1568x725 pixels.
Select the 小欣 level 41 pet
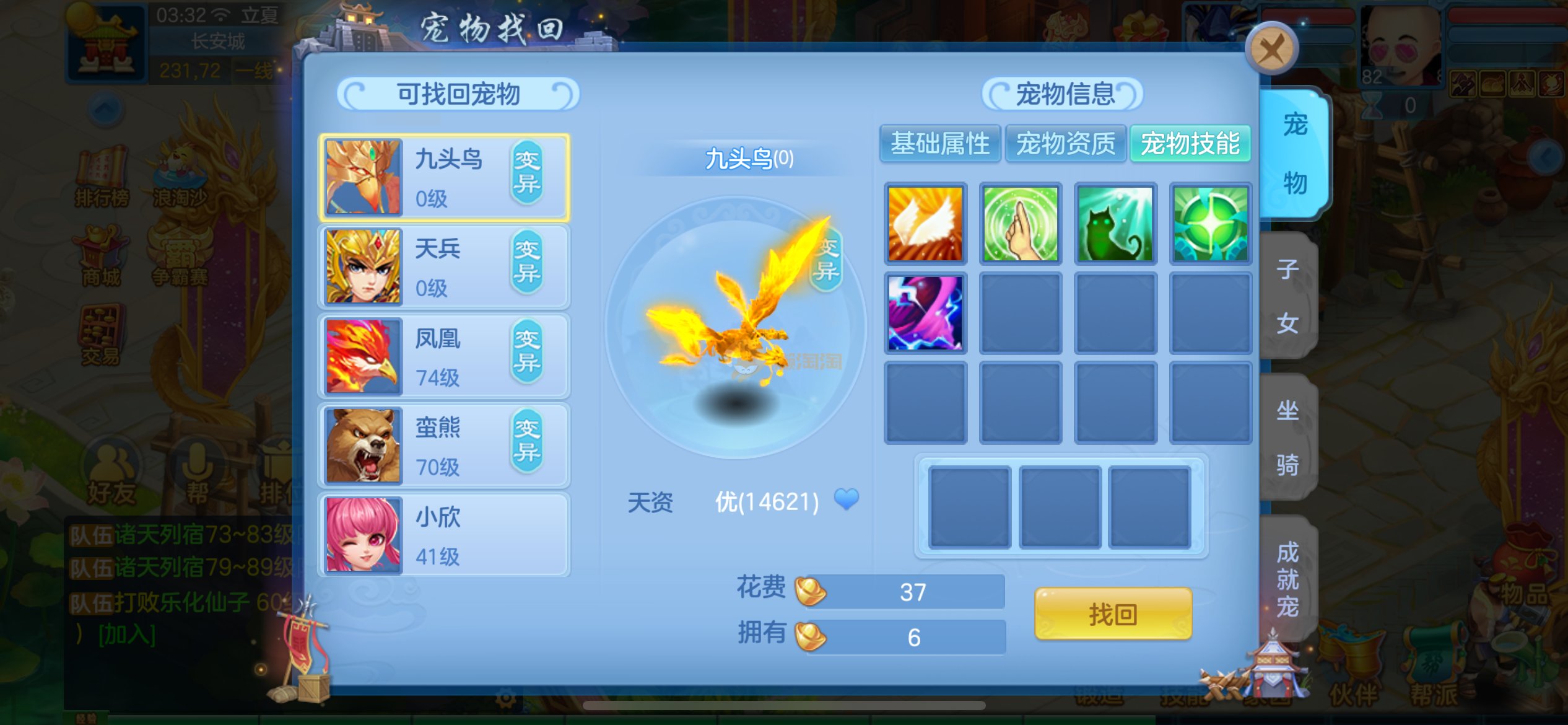(x=443, y=535)
